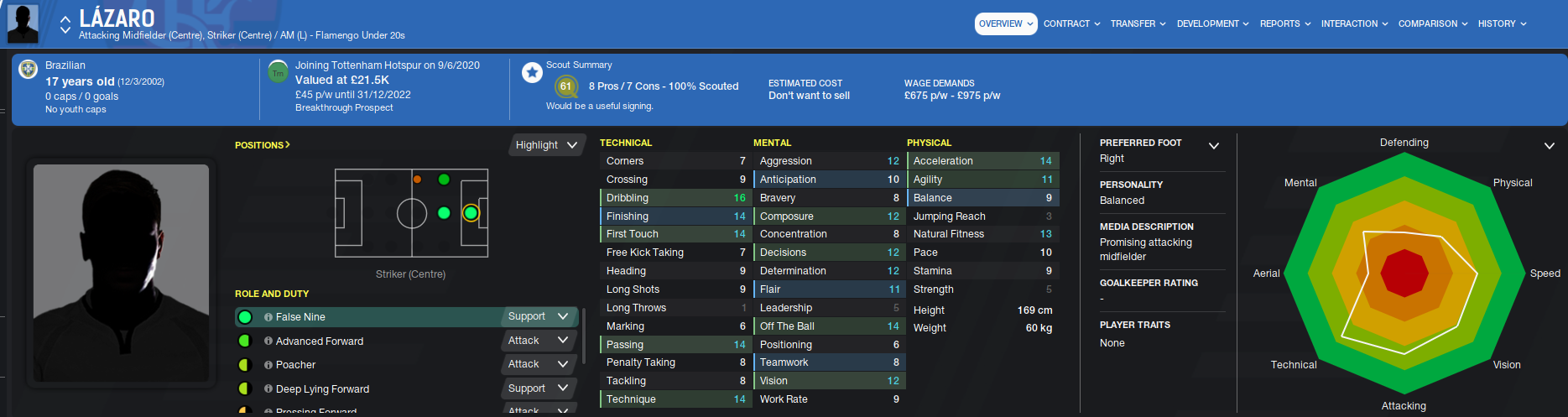Open the attribute polygon chart options arrow

click(1549, 146)
